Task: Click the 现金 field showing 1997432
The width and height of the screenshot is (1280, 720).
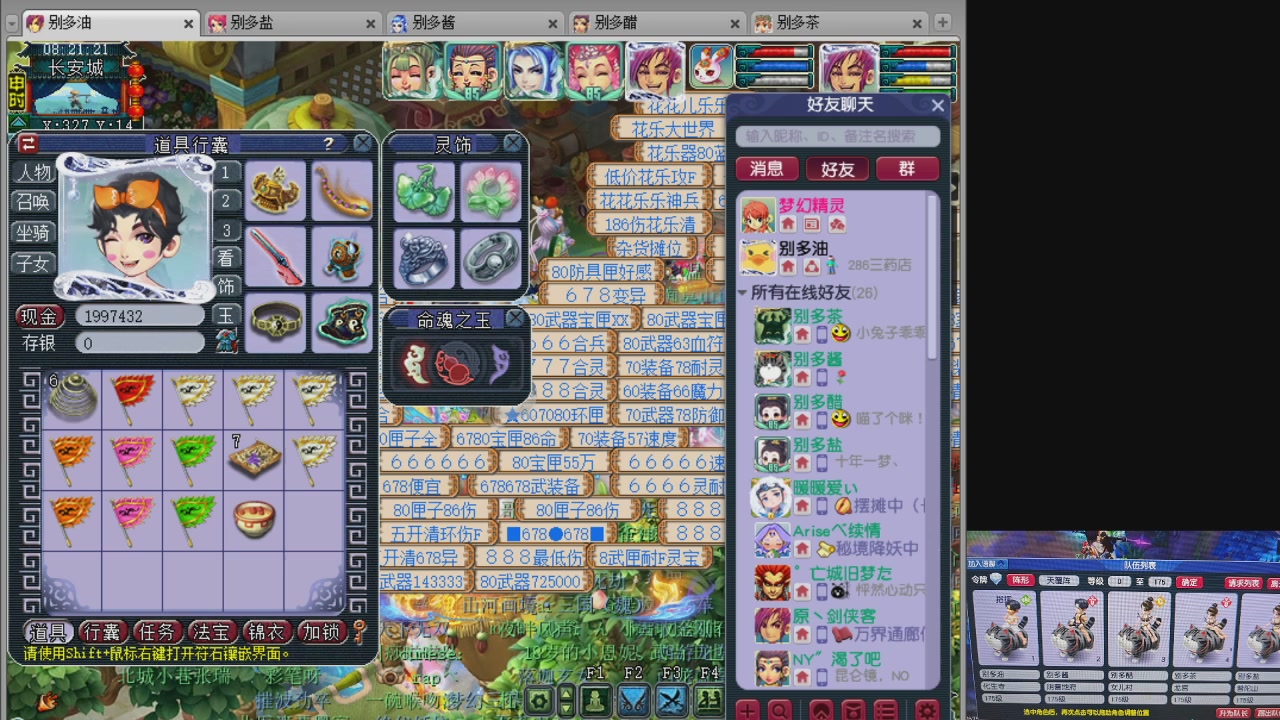Action: pos(140,316)
